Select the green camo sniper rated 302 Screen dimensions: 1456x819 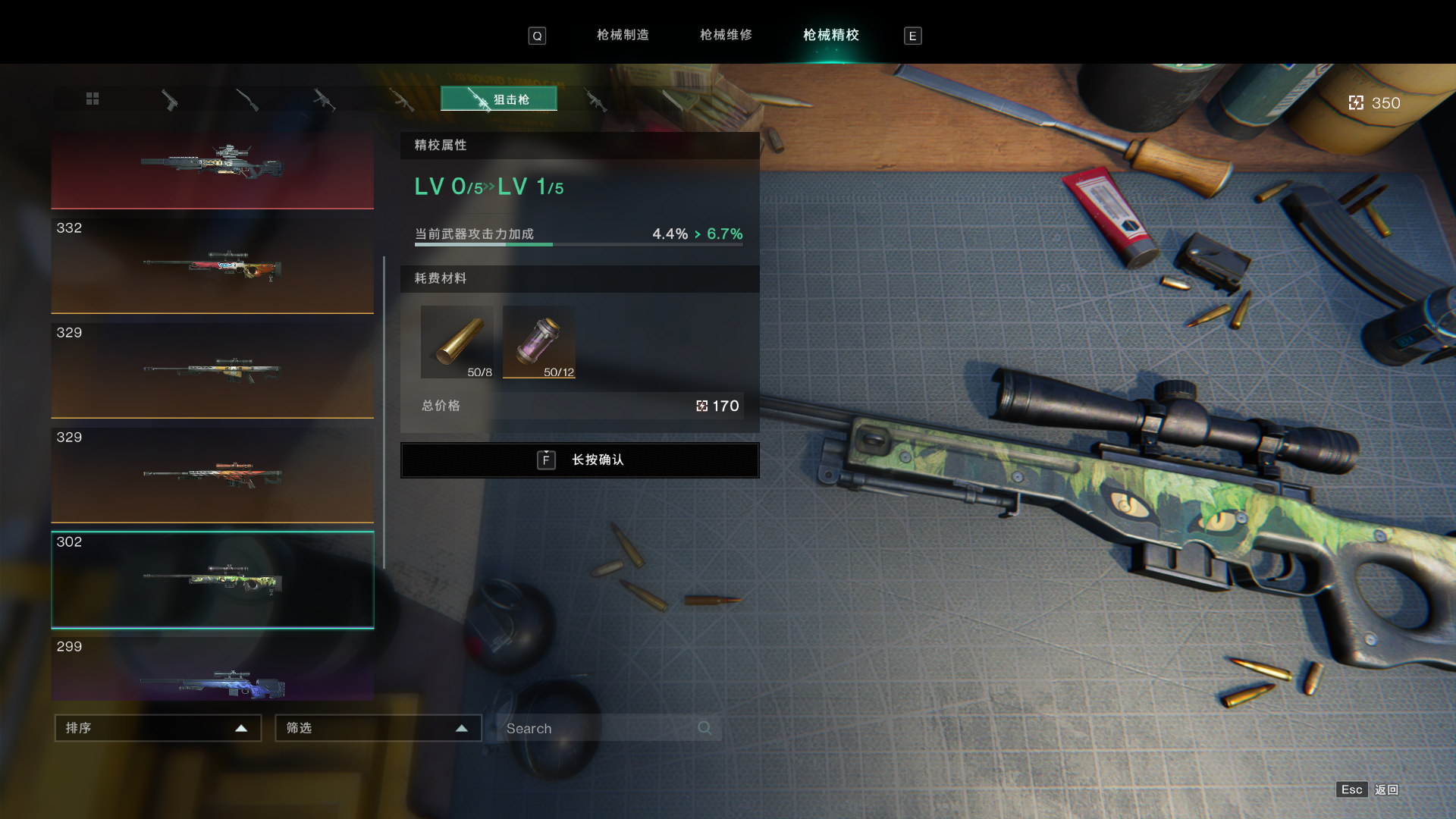212,580
